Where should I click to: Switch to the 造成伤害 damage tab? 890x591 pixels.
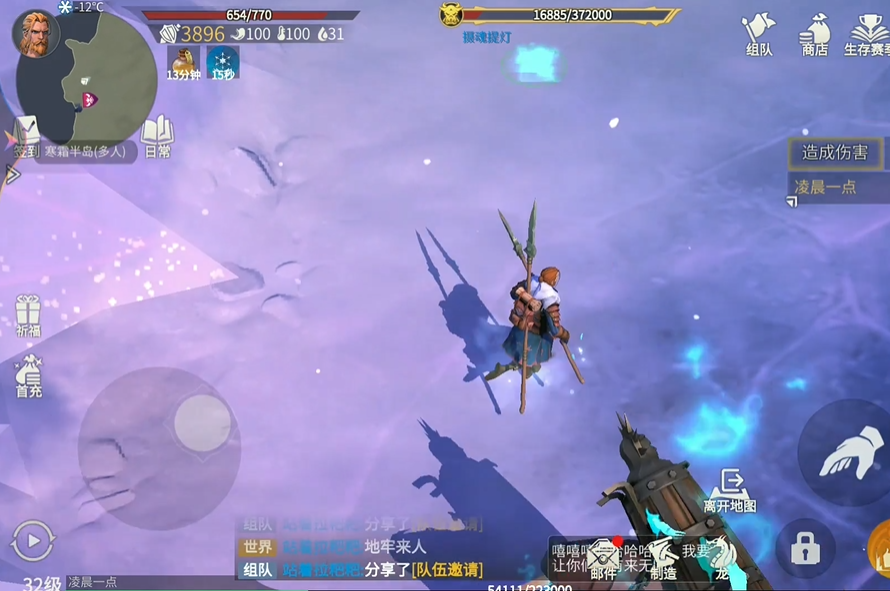coord(835,153)
